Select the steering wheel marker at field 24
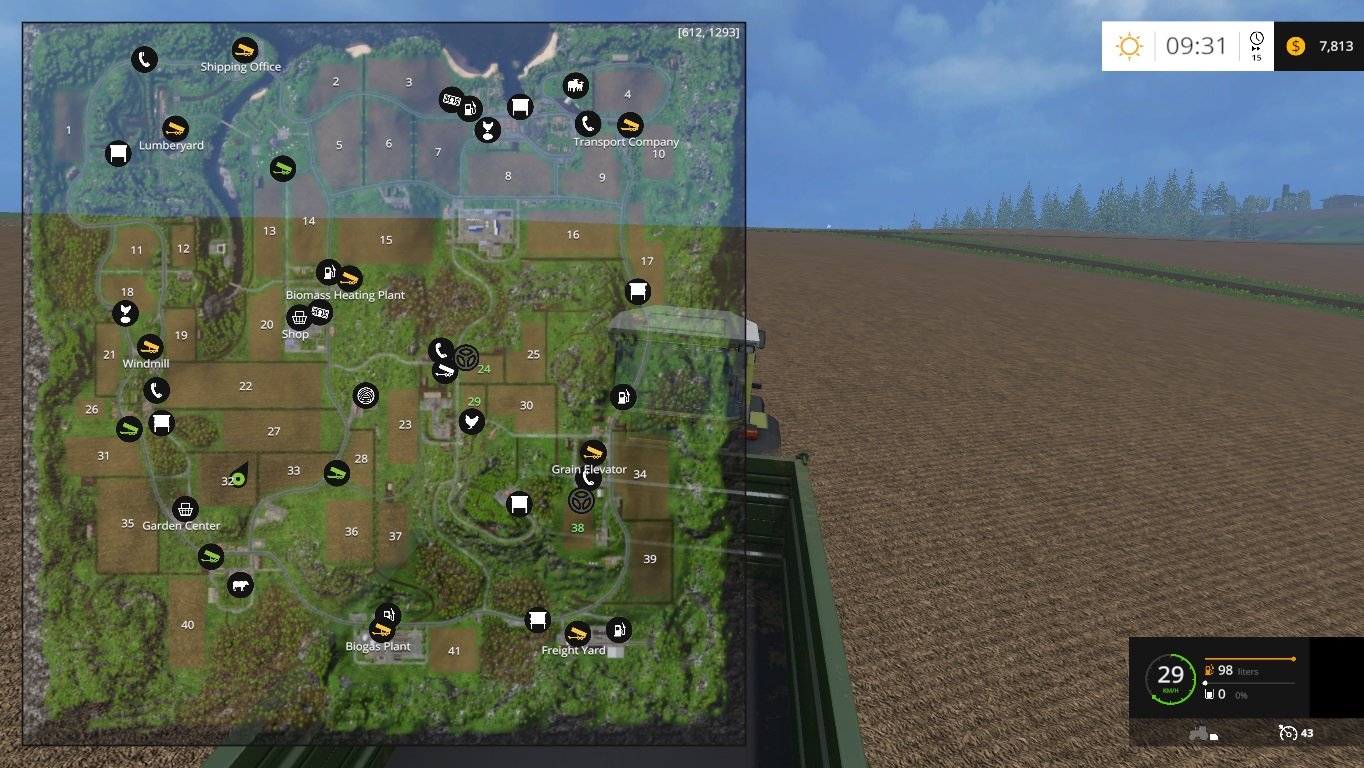The width and height of the screenshot is (1364, 768). [x=465, y=358]
